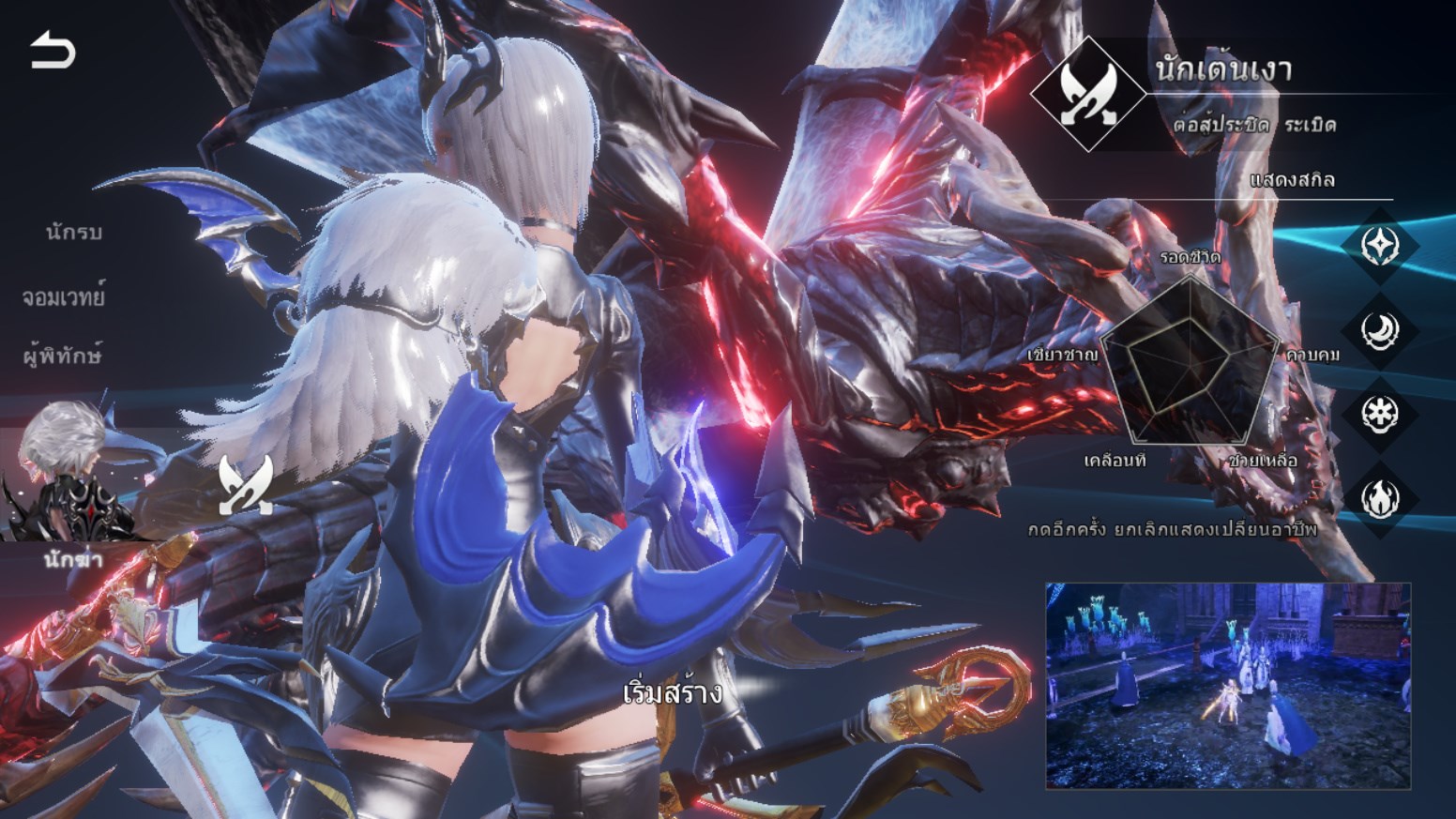The image size is (1456, 819).
Task: Click the crossed daggers icon beside the character
Action: tap(246, 485)
